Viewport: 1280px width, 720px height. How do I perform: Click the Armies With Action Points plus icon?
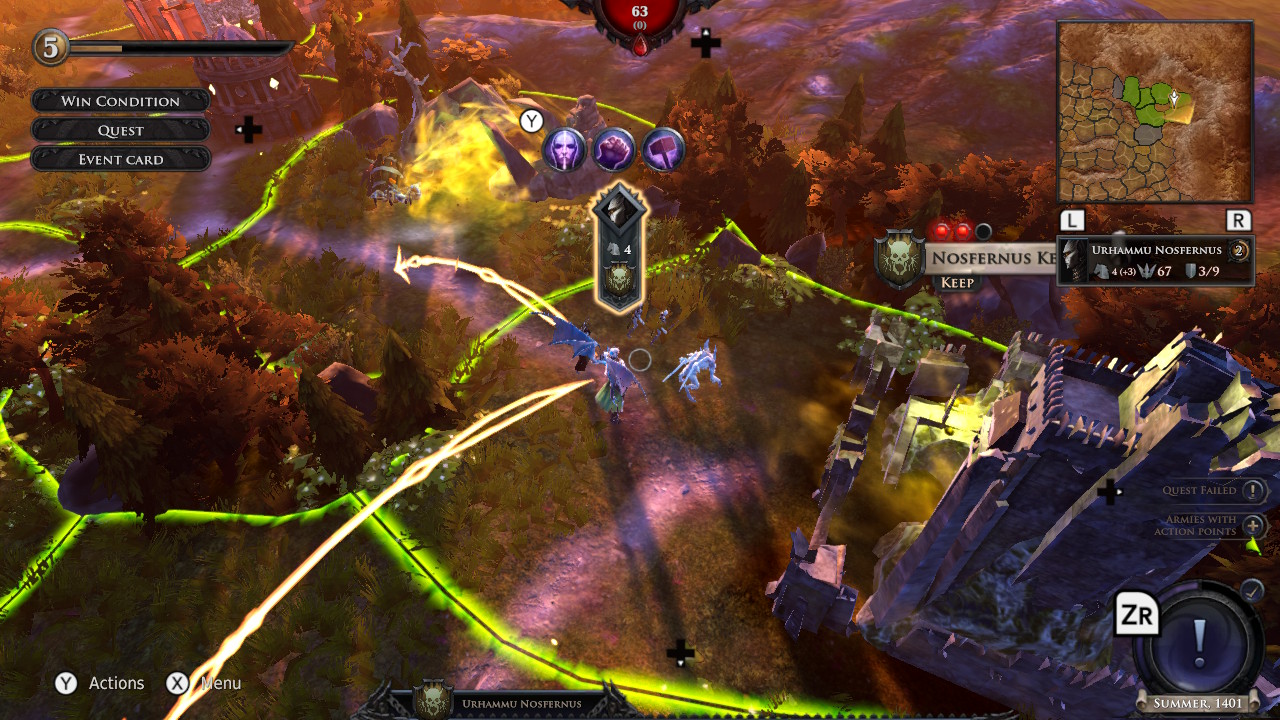tap(1253, 524)
